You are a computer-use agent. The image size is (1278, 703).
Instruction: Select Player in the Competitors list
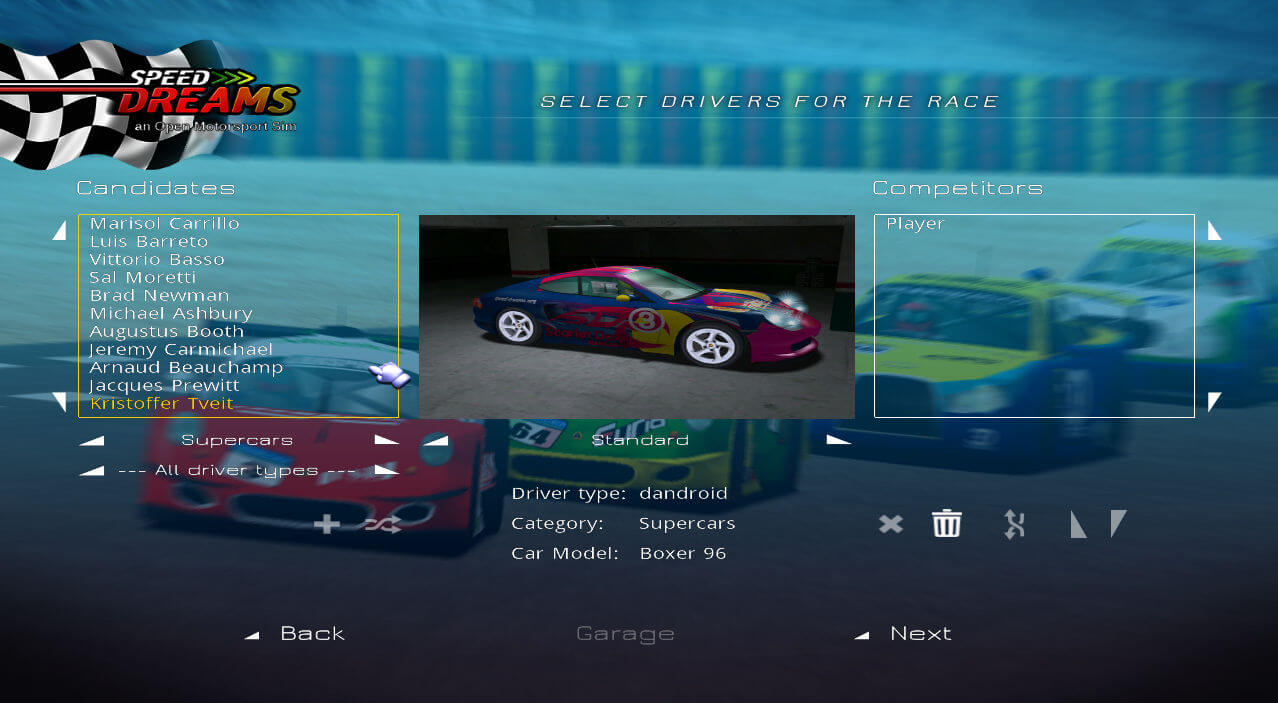pyautogui.click(x=915, y=224)
